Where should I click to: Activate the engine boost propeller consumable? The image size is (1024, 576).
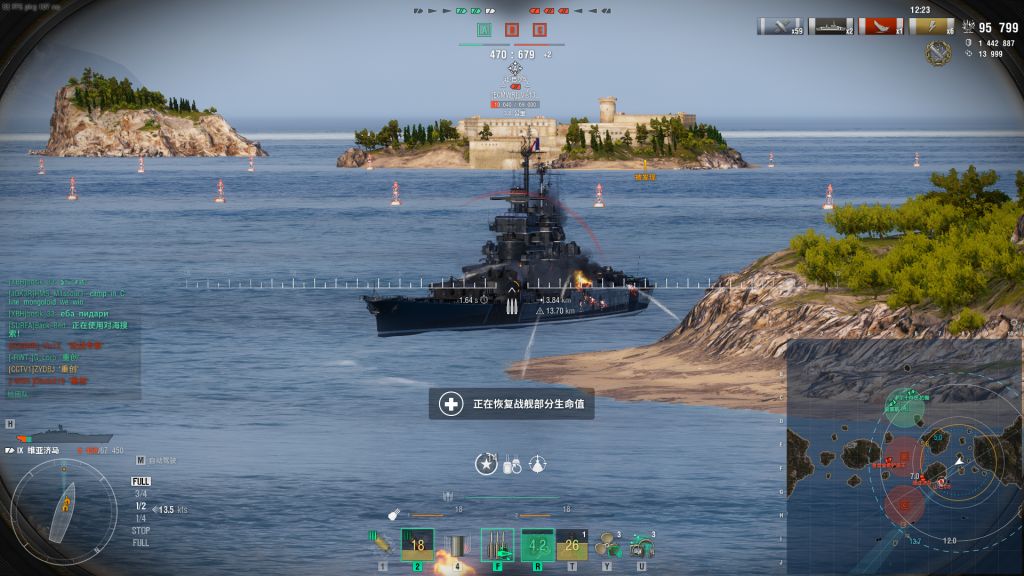607,546
